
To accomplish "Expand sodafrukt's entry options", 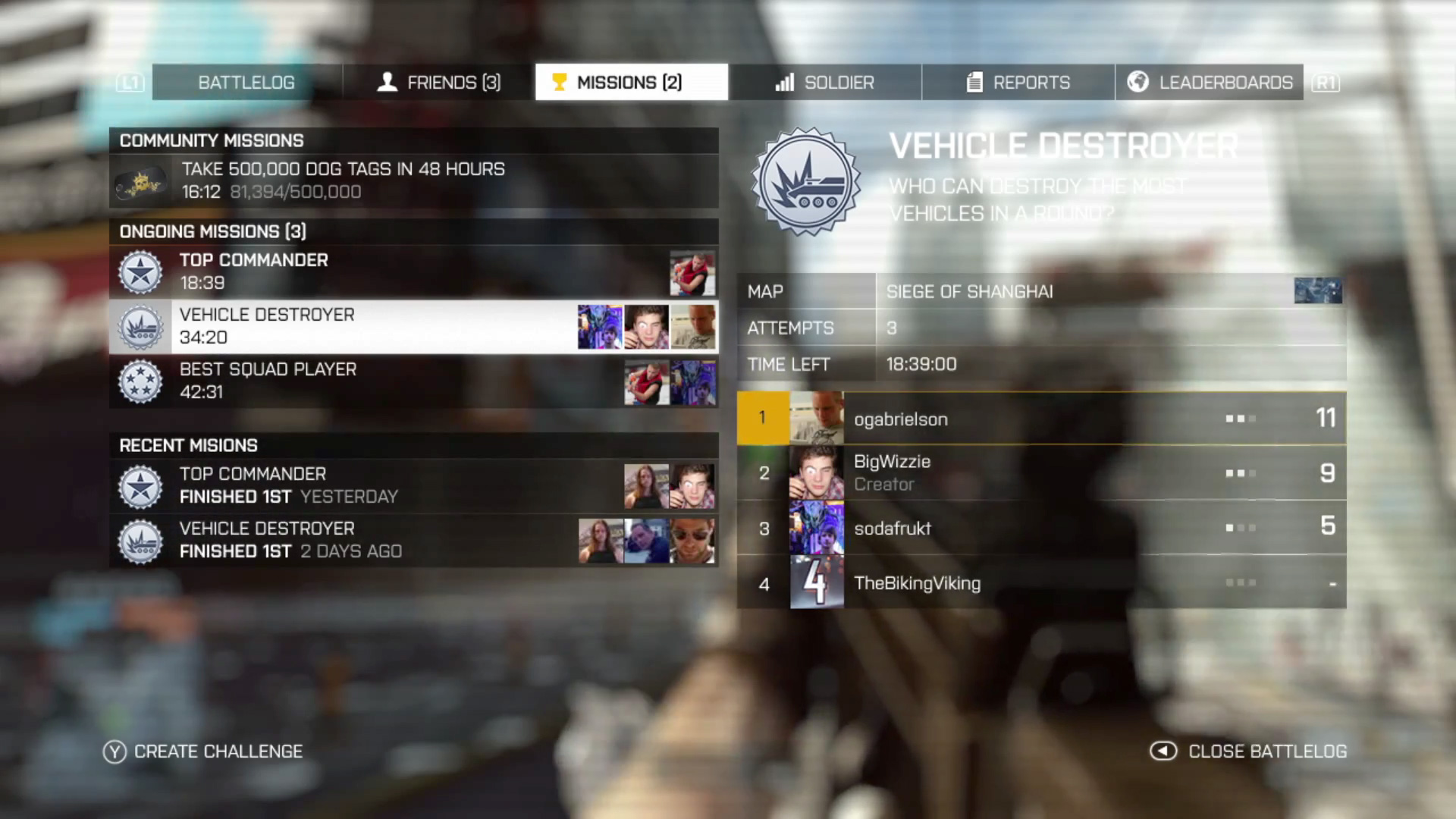I will (1241, 529).
